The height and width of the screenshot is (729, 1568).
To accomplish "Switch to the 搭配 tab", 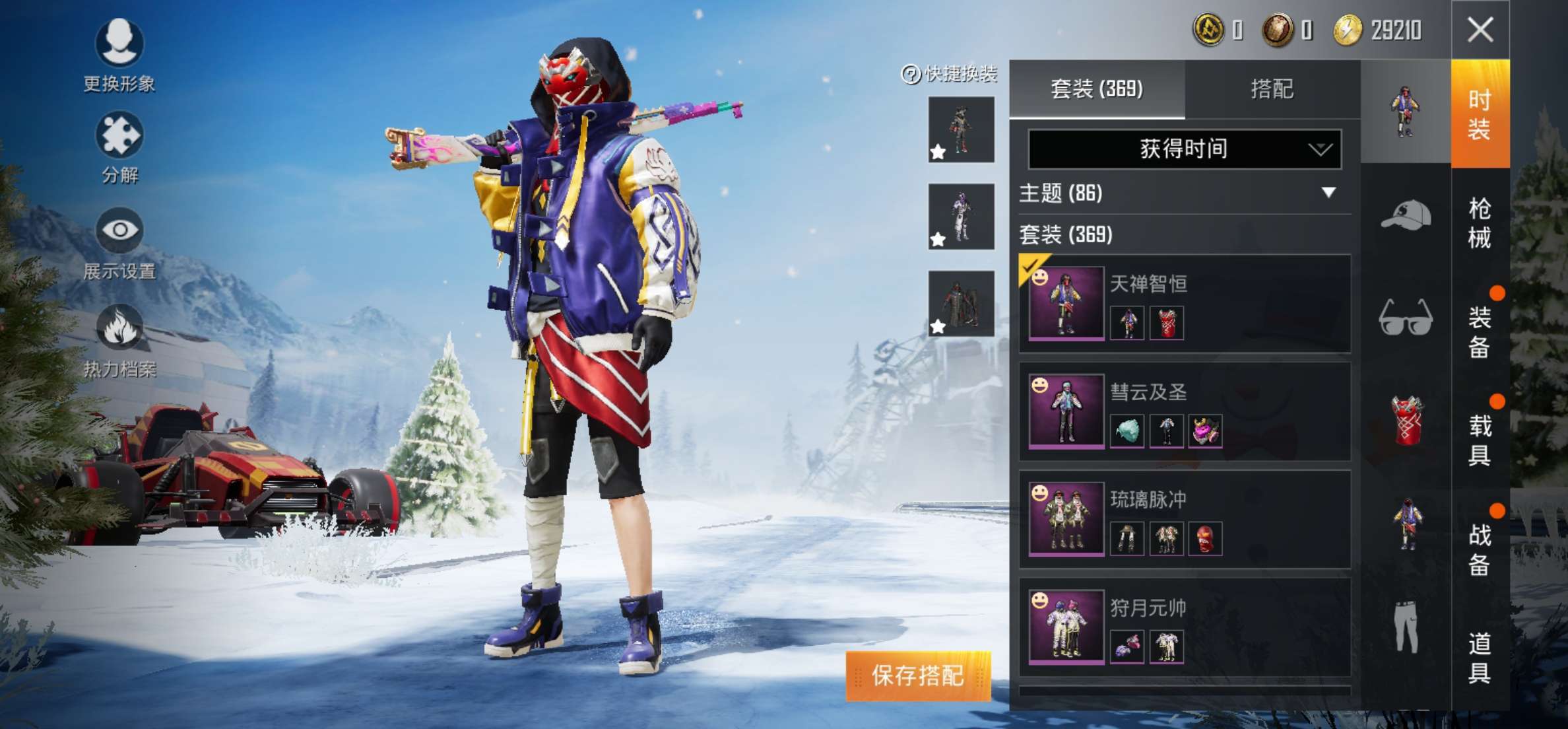I will pyautogui.click(x=1272, y=89).
